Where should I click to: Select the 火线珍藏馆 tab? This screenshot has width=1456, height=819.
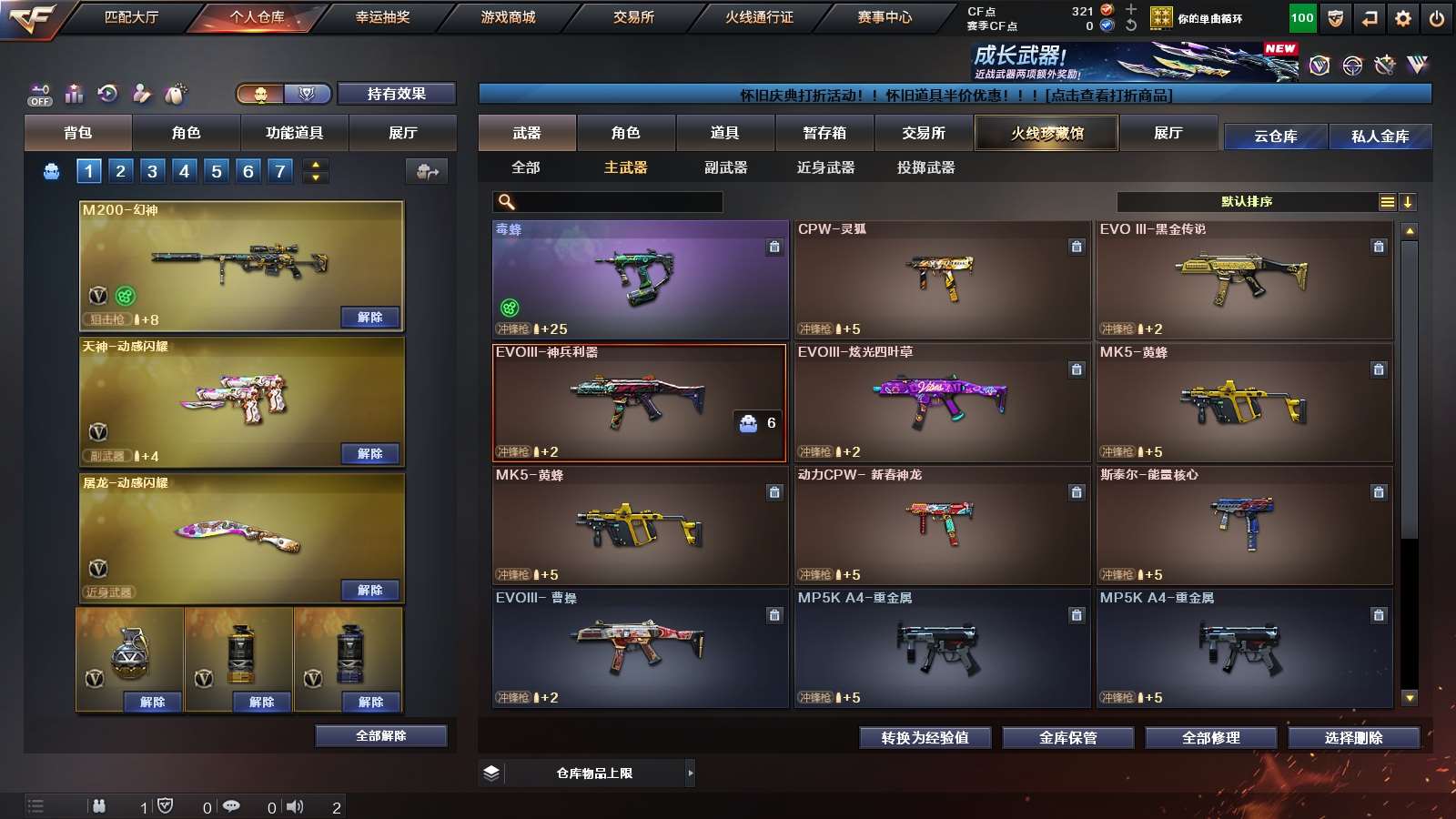pos(1046,133)
